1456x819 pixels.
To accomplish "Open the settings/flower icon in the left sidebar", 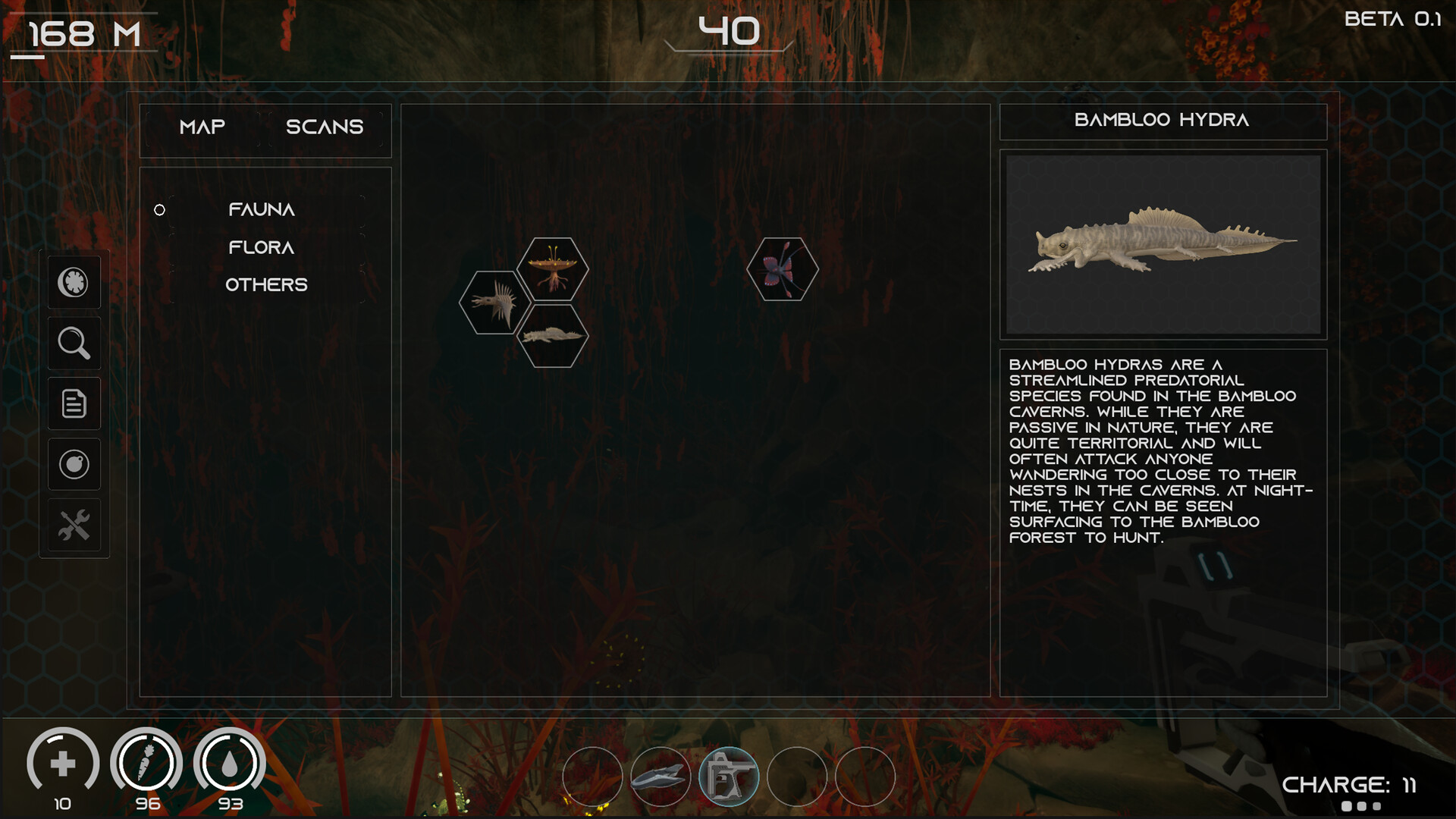I will [74, 281].
